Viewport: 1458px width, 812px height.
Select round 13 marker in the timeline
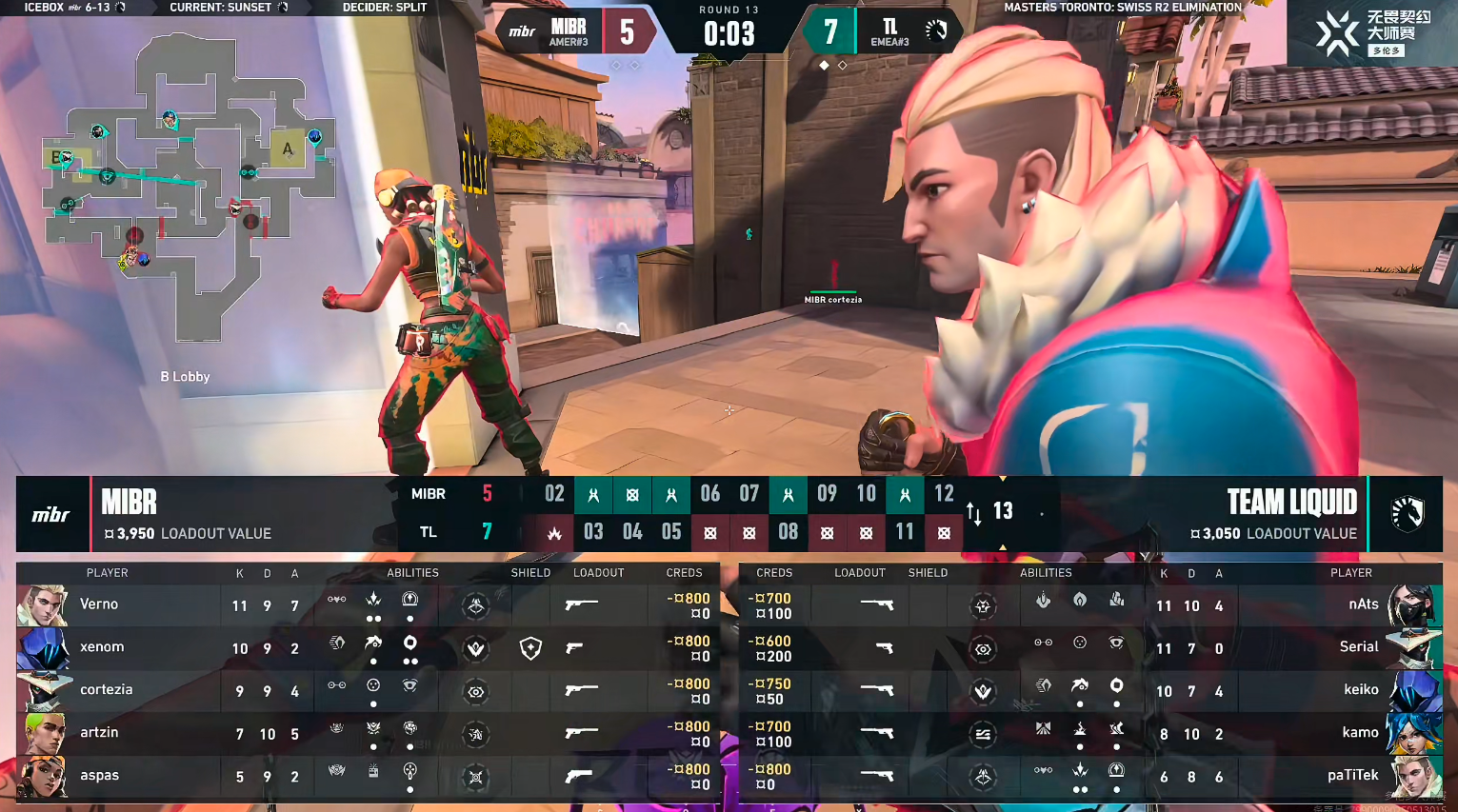1003,511
